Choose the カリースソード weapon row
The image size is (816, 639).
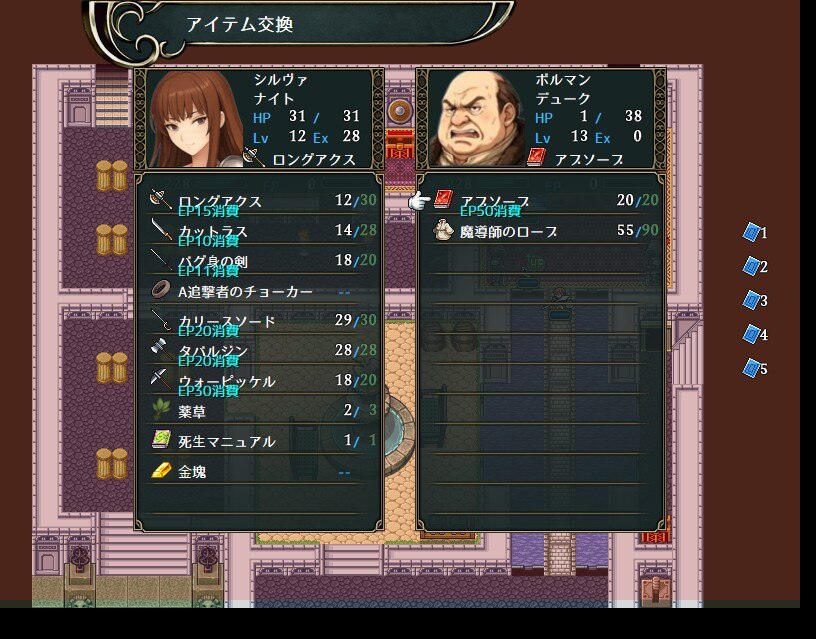(258, 321)
